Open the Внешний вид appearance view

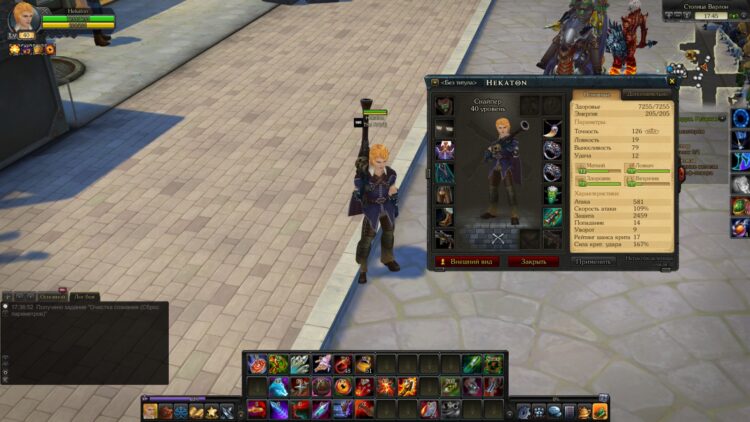coord(465,261)
